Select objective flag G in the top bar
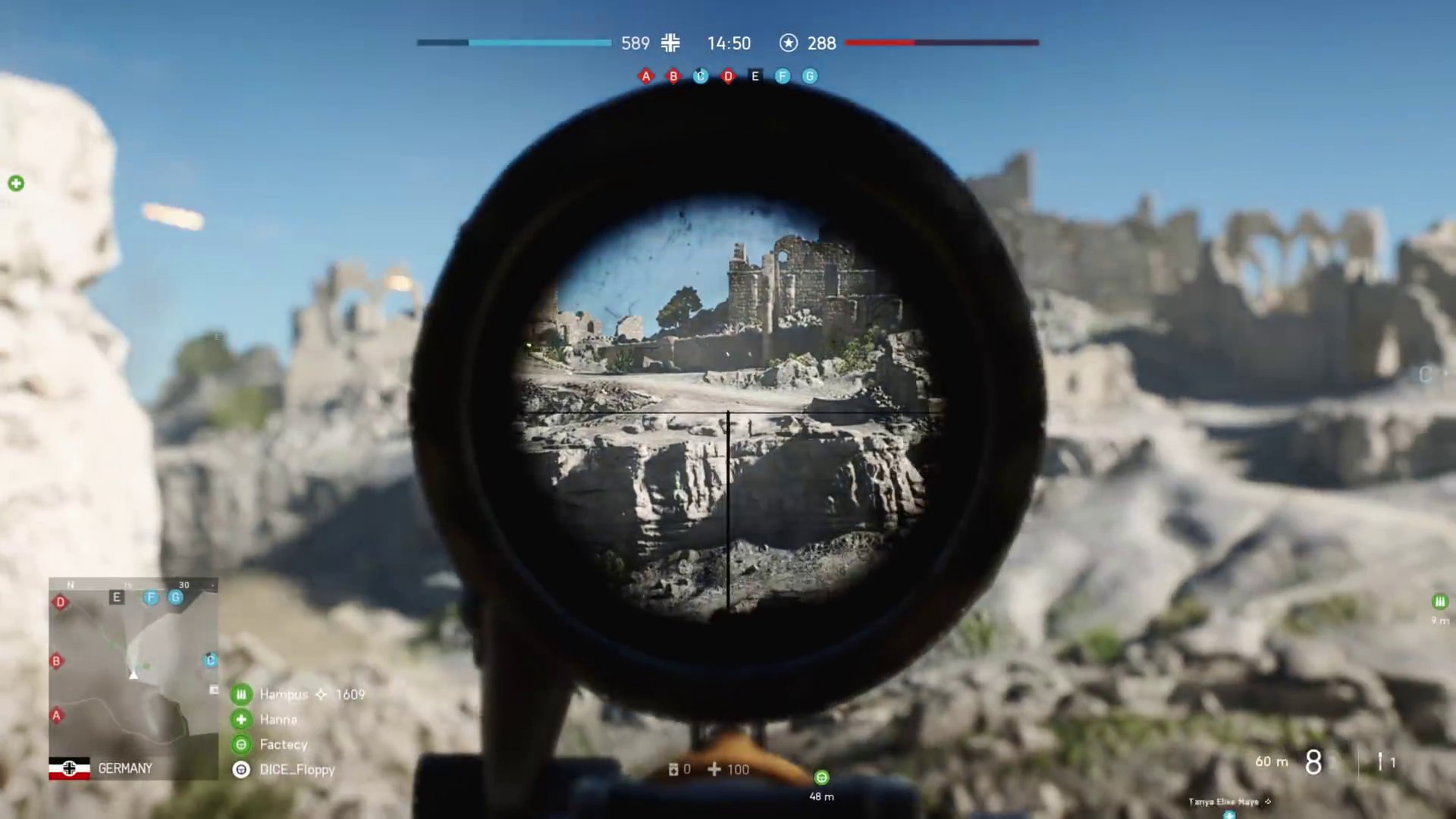 click(x=810, y=76)
